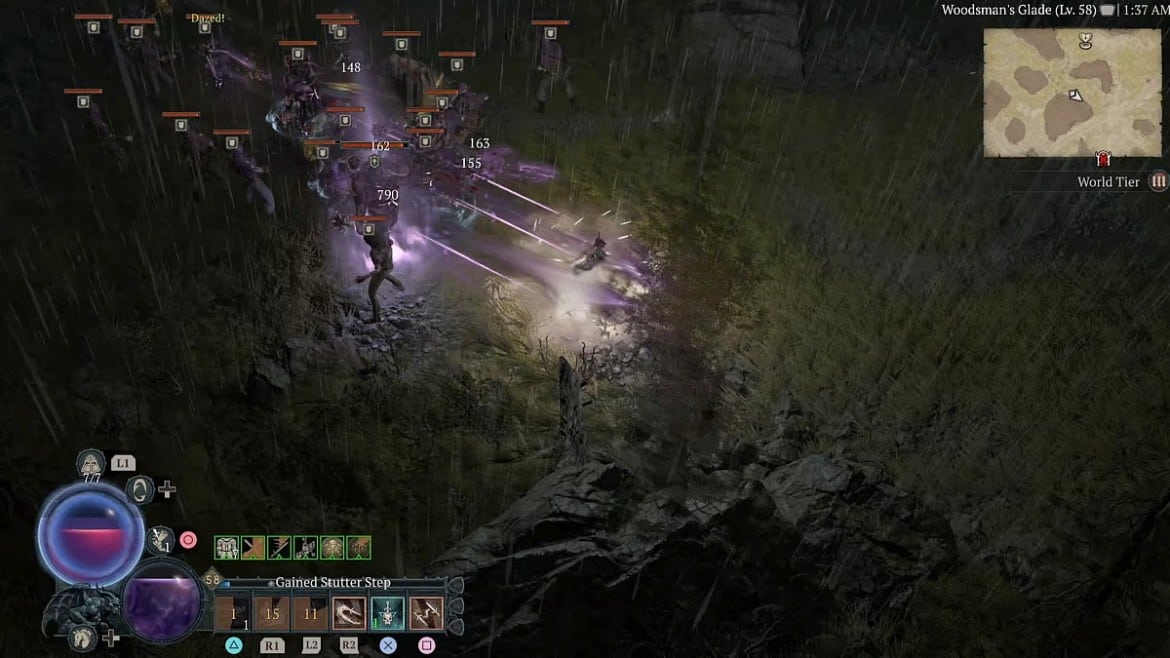1170x658 pixels.
Task: Click the level 58 badge
Action: coord(212,580)
